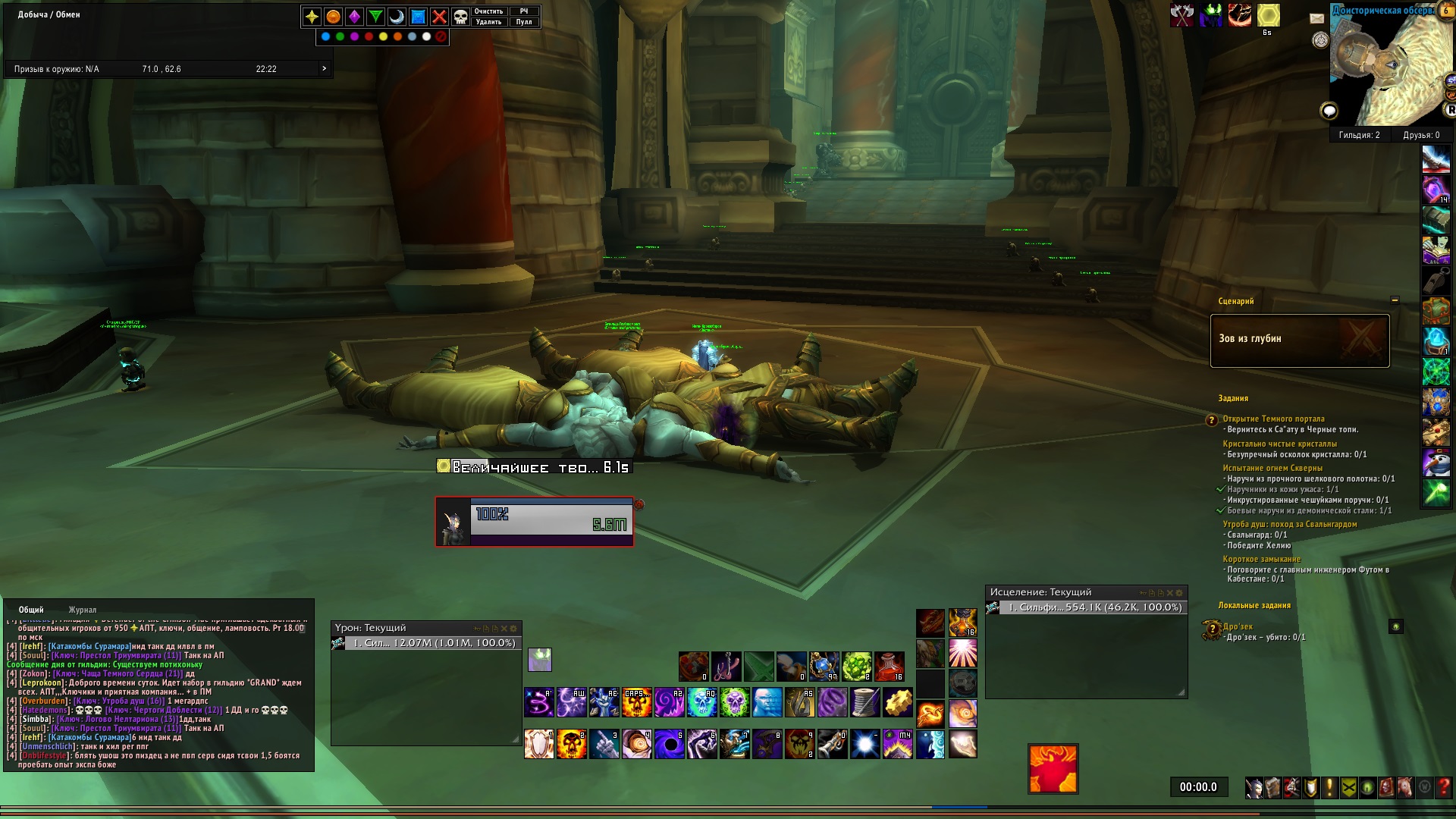Open the red question mark help icon
Screen dimensions: 1456x819
pyautogui.click(x=1443, y=788)
